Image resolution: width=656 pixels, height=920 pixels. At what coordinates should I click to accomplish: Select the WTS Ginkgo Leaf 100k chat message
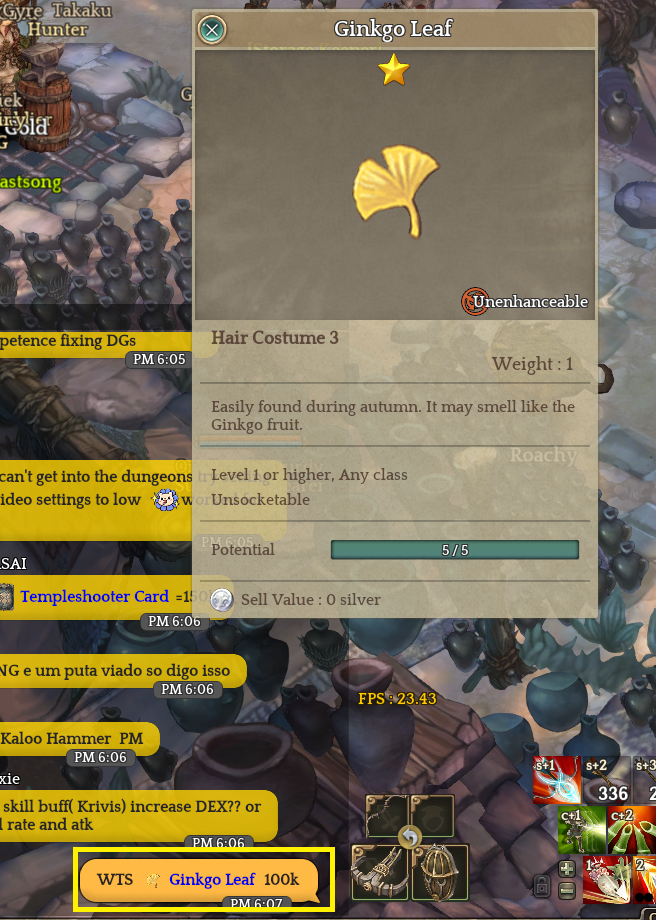198,880
